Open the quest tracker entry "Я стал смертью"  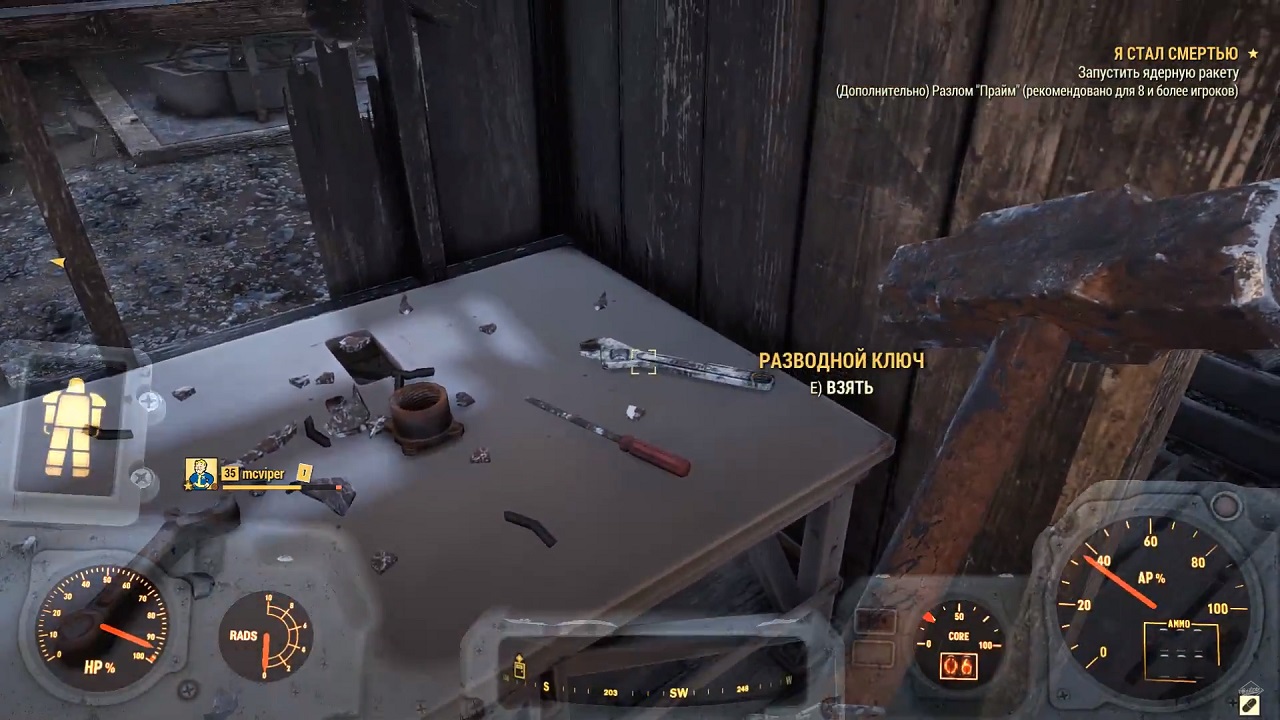tap(1175, 53)
